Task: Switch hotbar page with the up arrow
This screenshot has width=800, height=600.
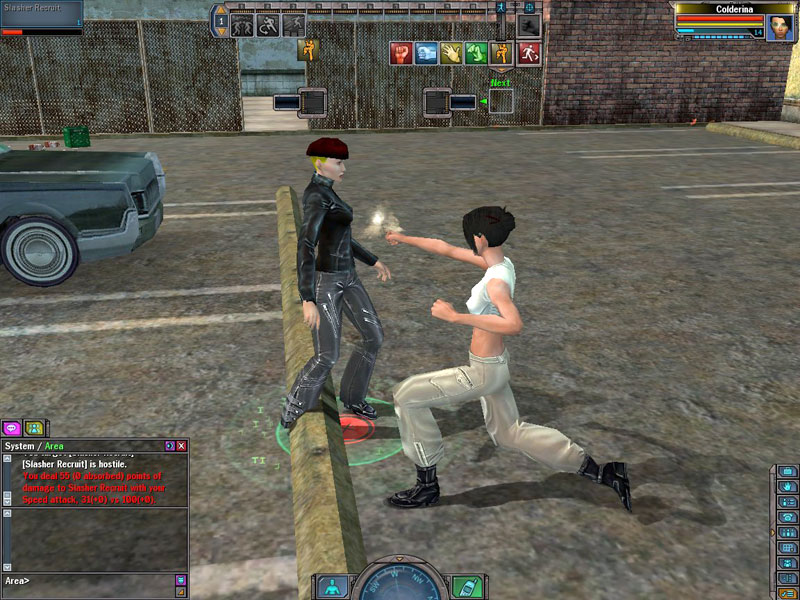Action: 221,10
